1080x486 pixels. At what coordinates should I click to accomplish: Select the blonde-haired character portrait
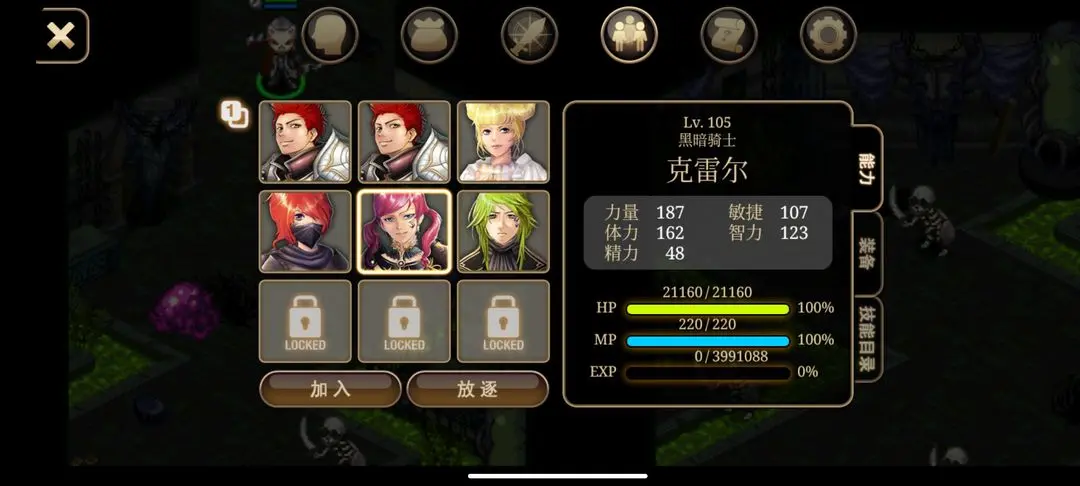coord(503,141)
